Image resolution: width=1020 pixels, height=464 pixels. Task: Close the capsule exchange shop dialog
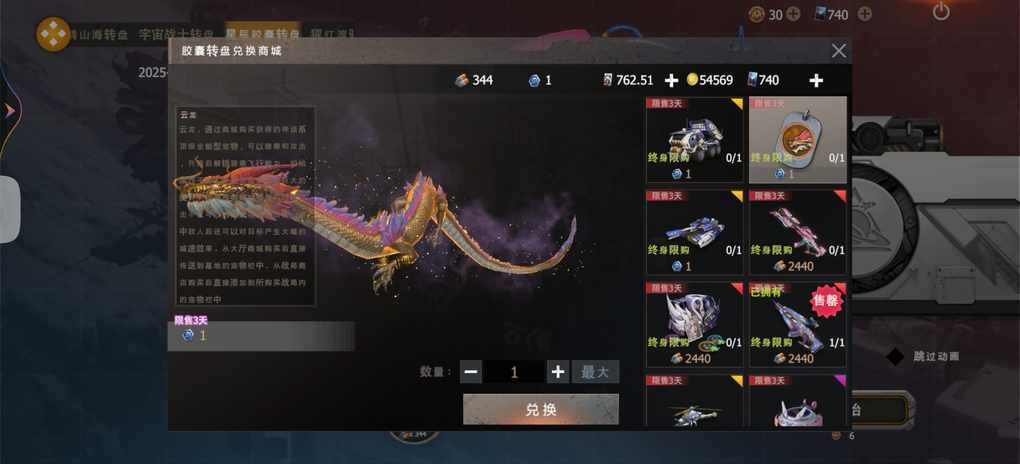pyautogui.click(x=839, y=51)
